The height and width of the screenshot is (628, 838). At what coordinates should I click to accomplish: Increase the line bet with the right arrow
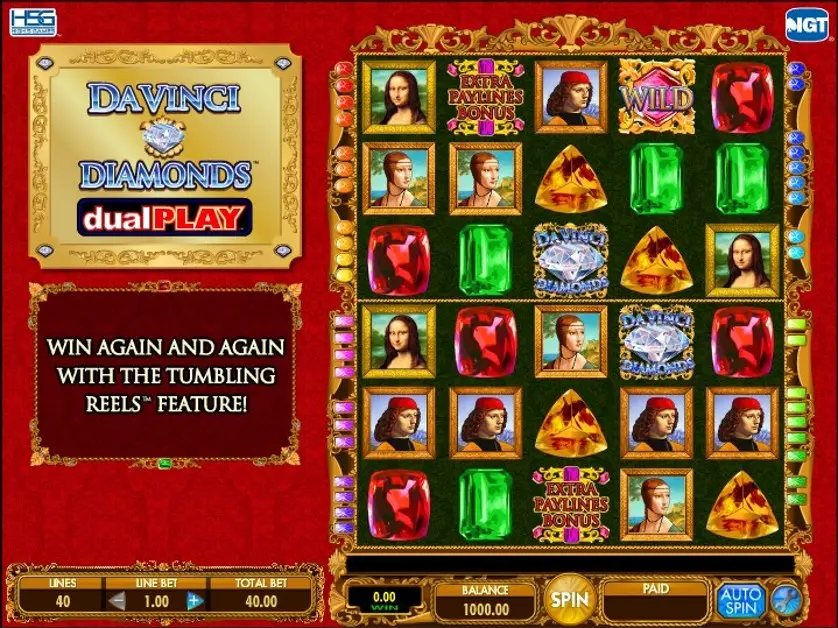195,601
